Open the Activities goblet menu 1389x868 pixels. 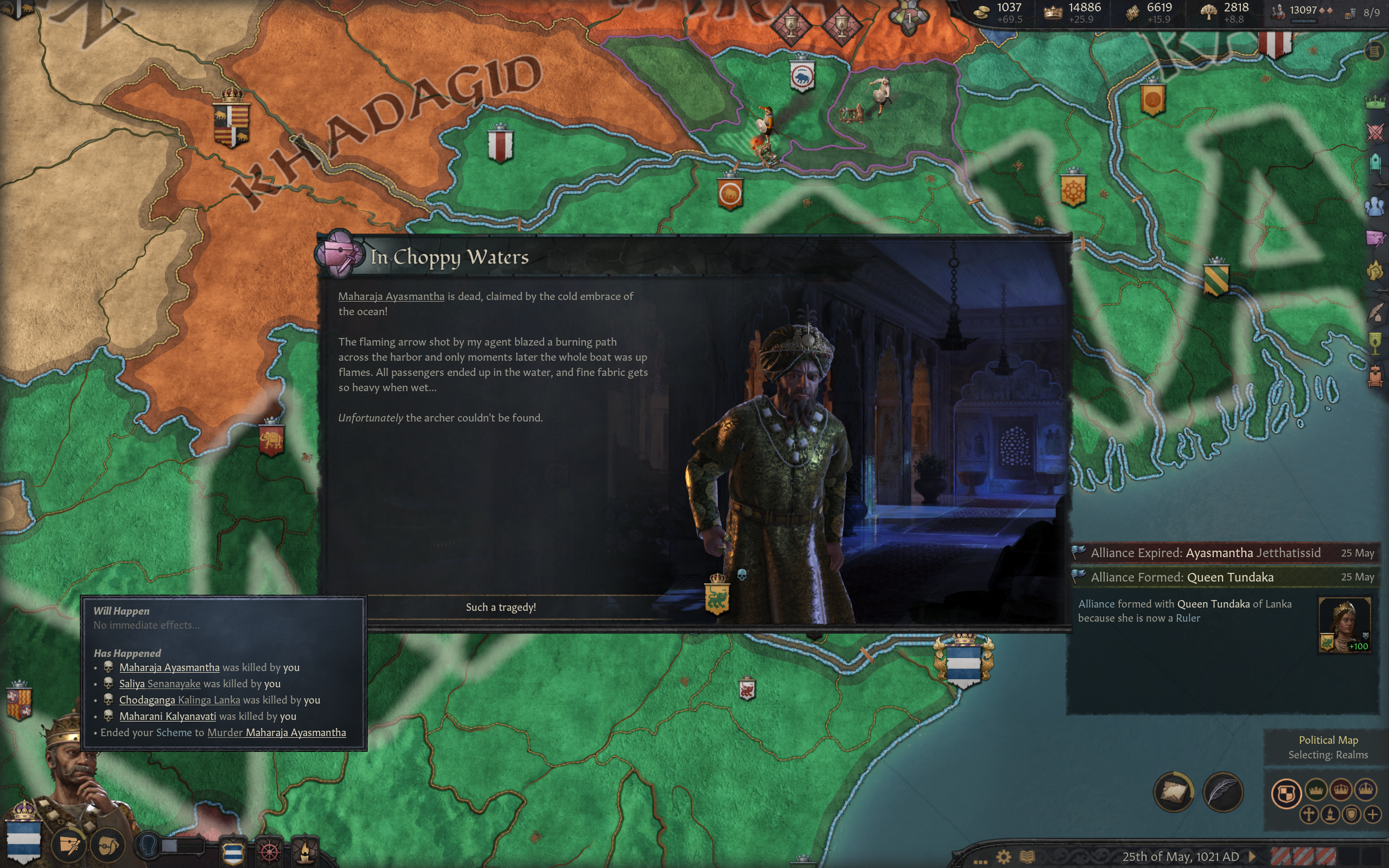click(1375, 343)
